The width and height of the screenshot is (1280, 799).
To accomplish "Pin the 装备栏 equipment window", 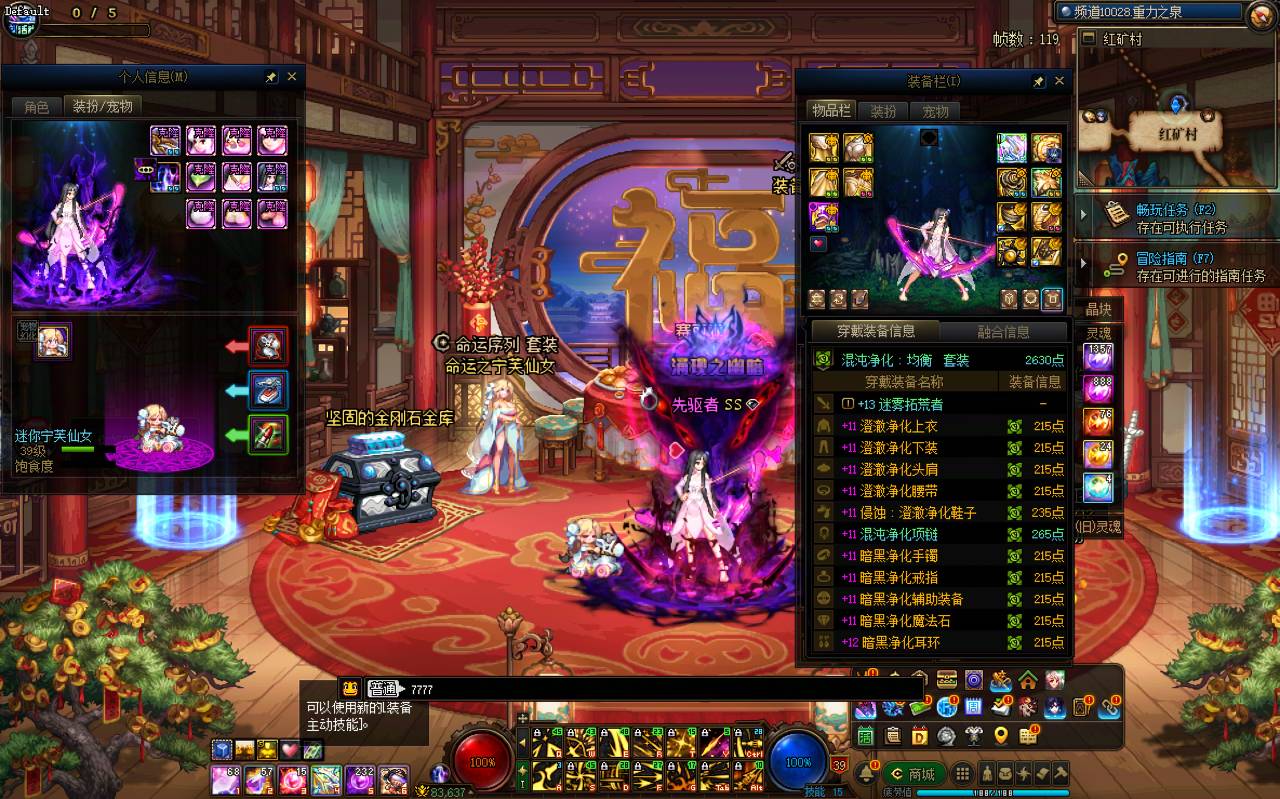I will pyautogui.click(x=1039, y=81).
